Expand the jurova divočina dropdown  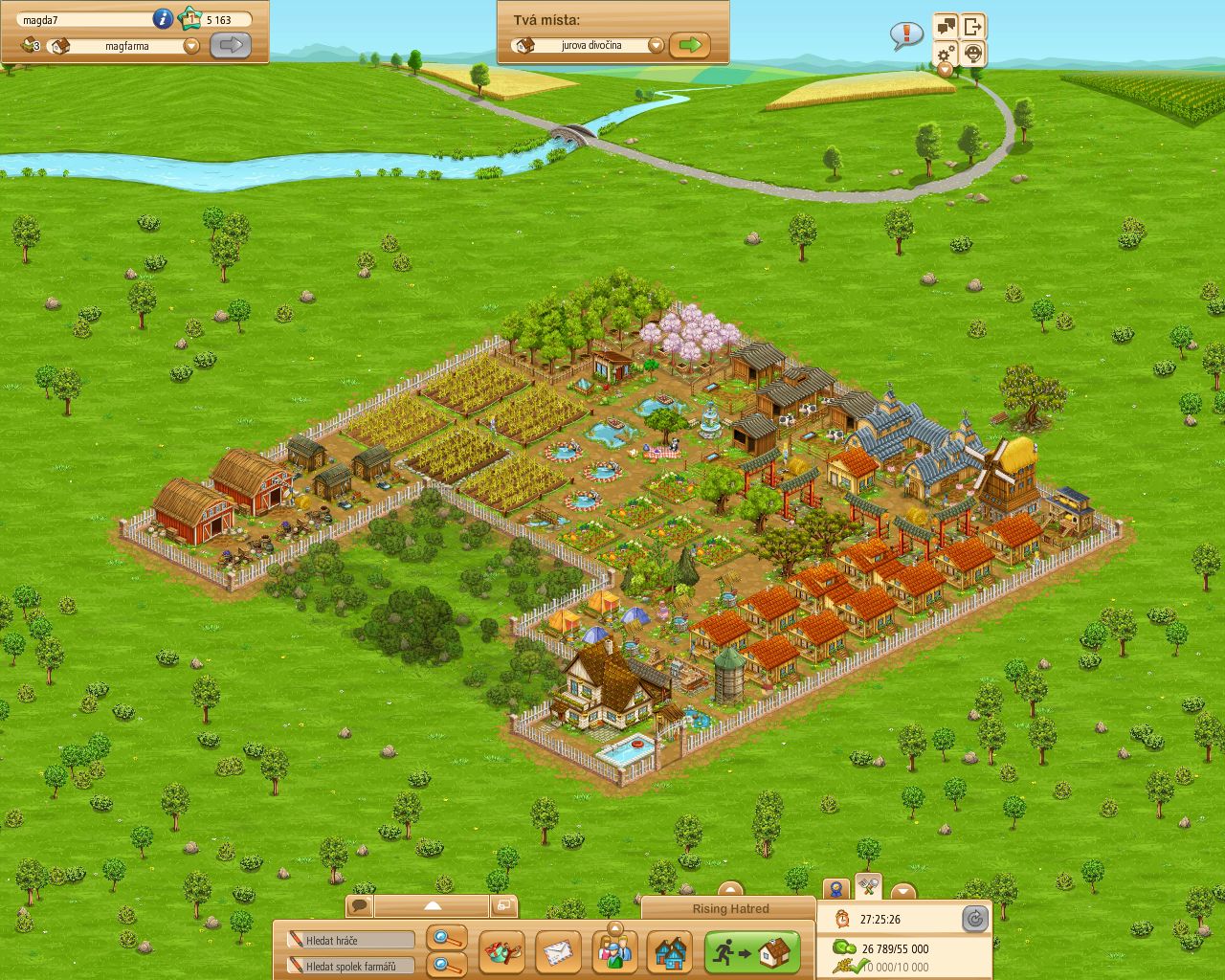[x=656, y=44]
